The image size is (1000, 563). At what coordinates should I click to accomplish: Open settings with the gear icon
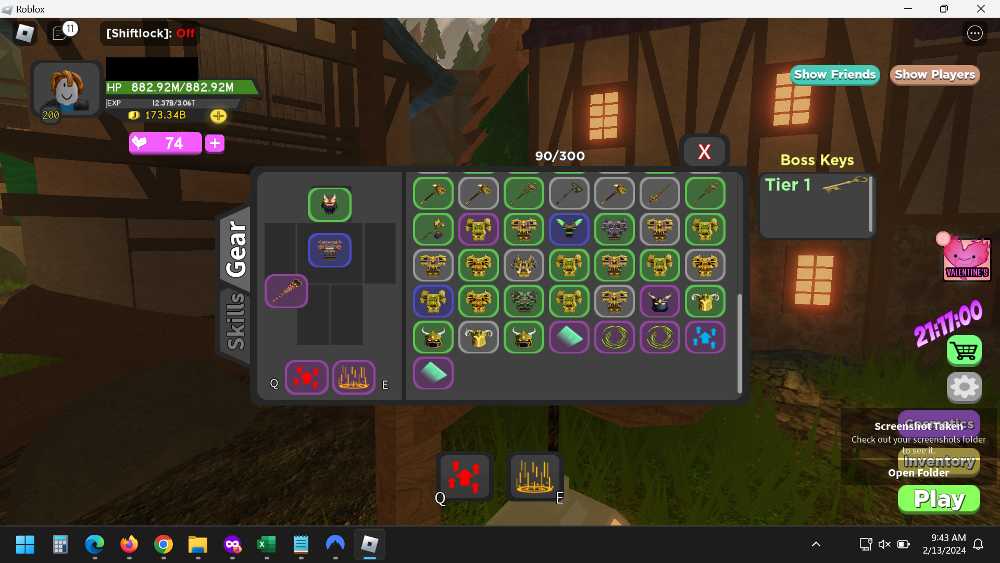964,387
